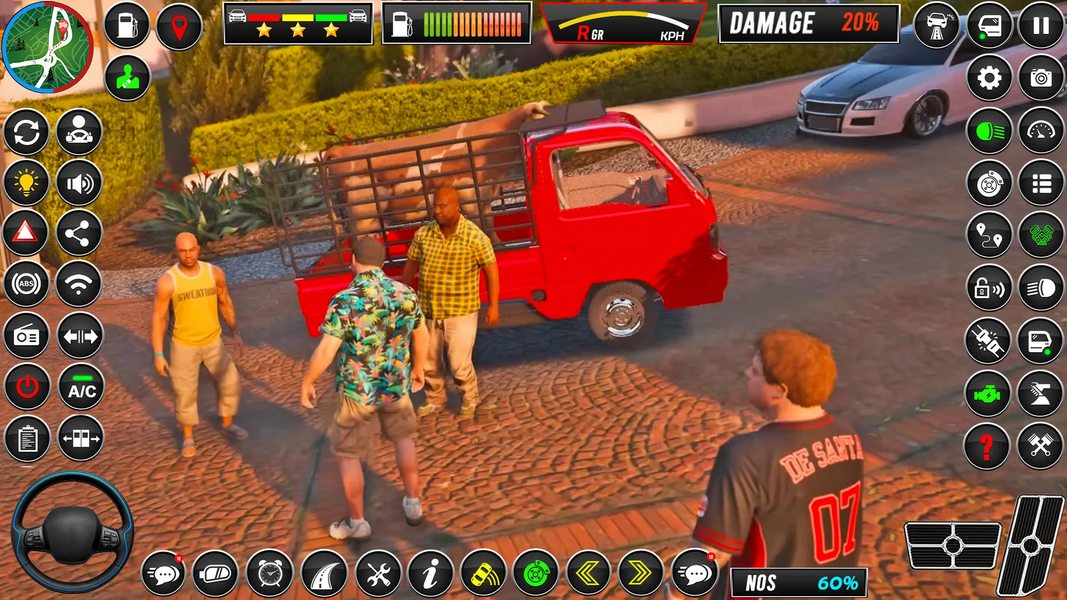Open the info button
Screen dimensions: 1067x600
(431, 573)
